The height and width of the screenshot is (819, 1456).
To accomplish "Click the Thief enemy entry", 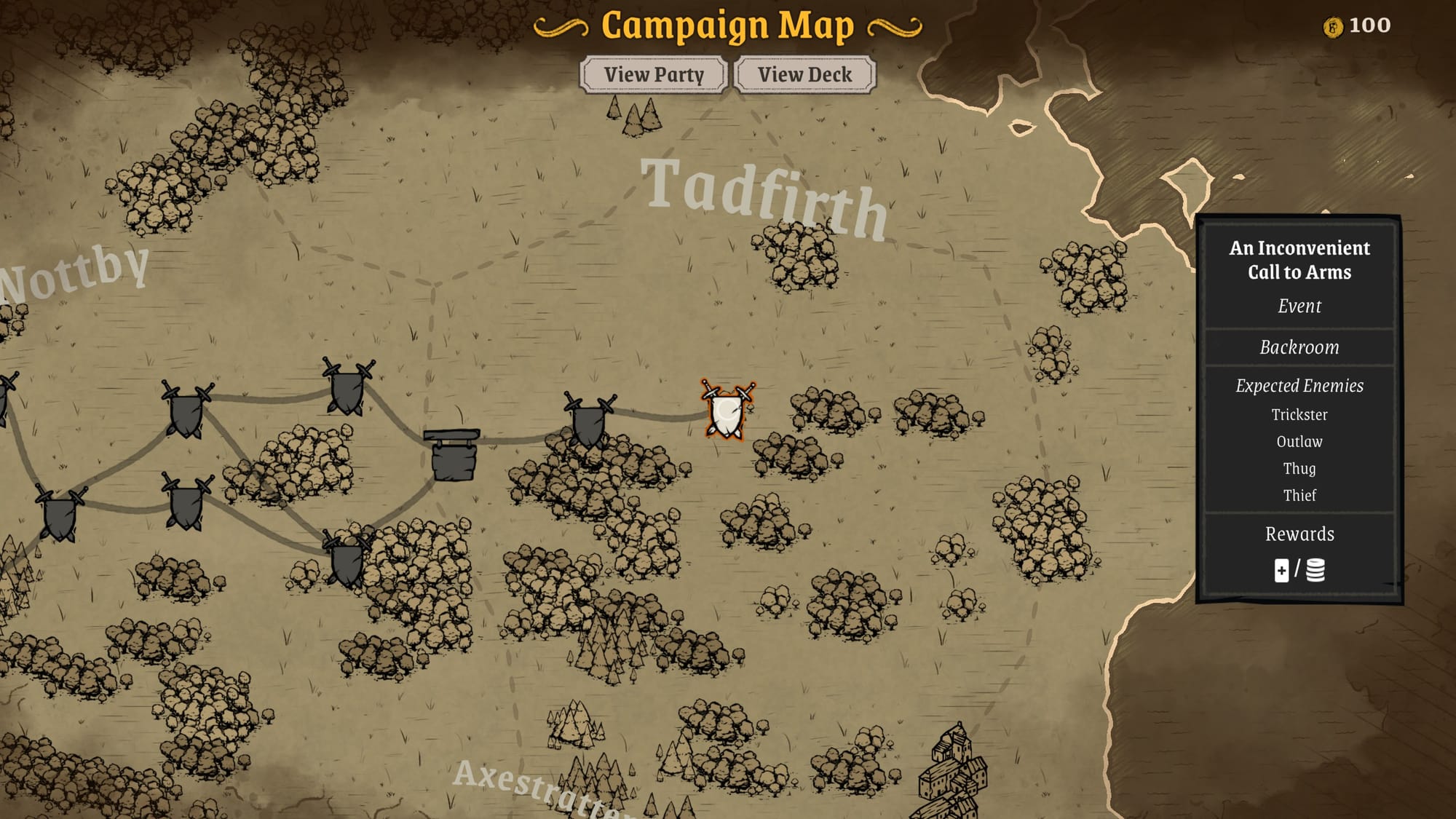I will [1299, 495].
